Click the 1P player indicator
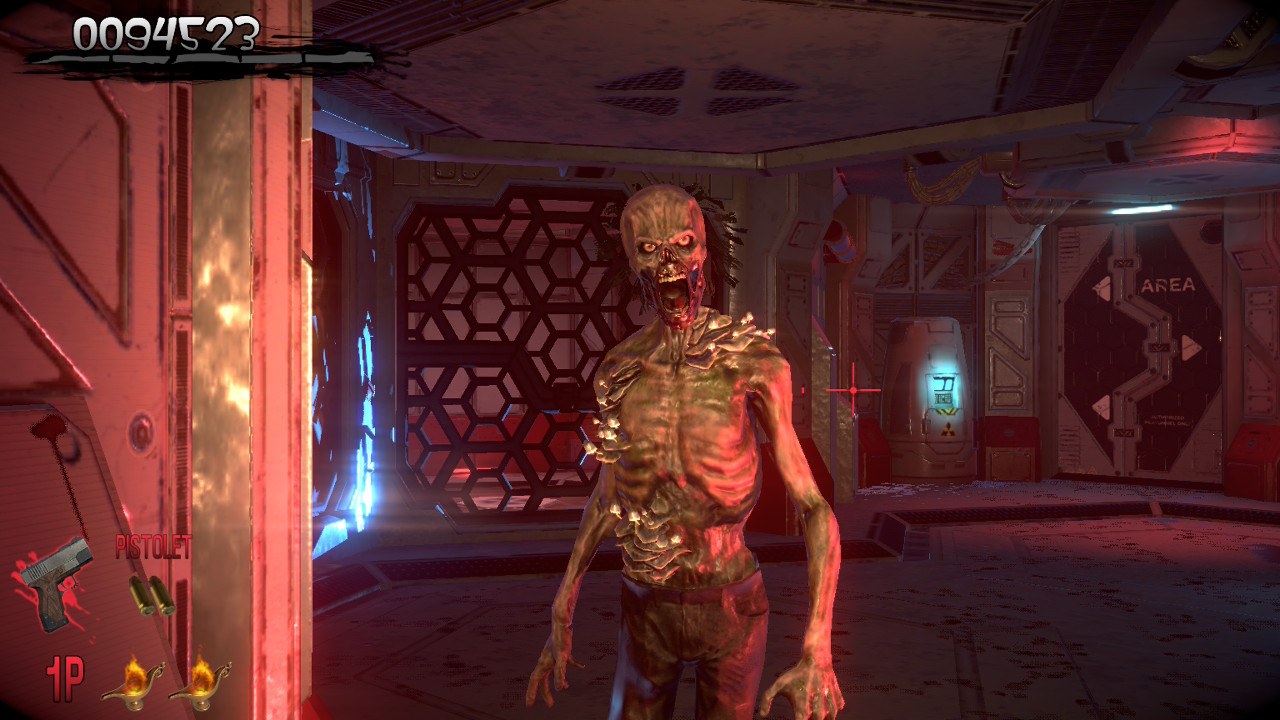The width and height of the screenshot is (1280, 720). click(x=65, y=678)
